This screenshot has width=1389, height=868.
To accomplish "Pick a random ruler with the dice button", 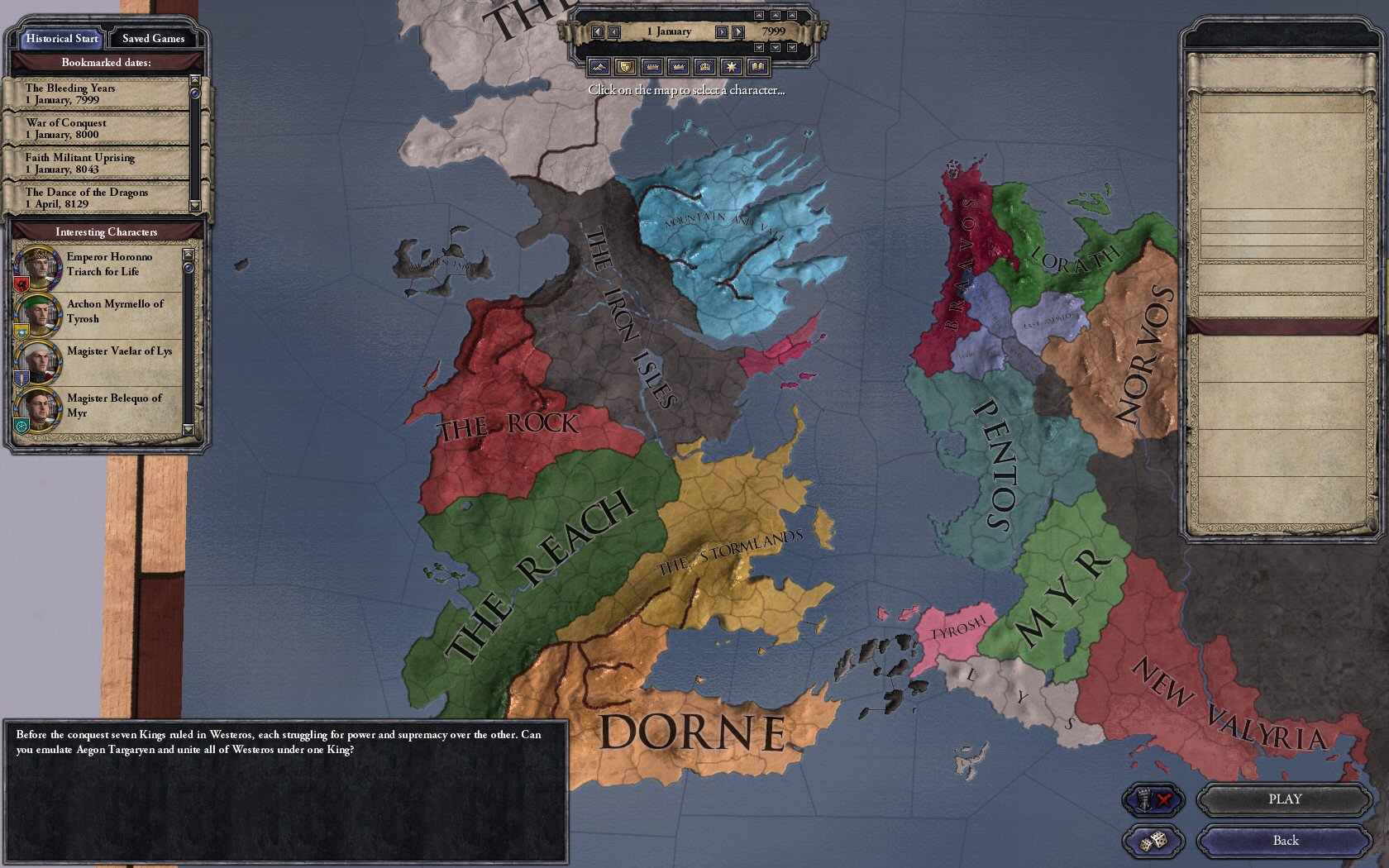I will (1153, 842).
